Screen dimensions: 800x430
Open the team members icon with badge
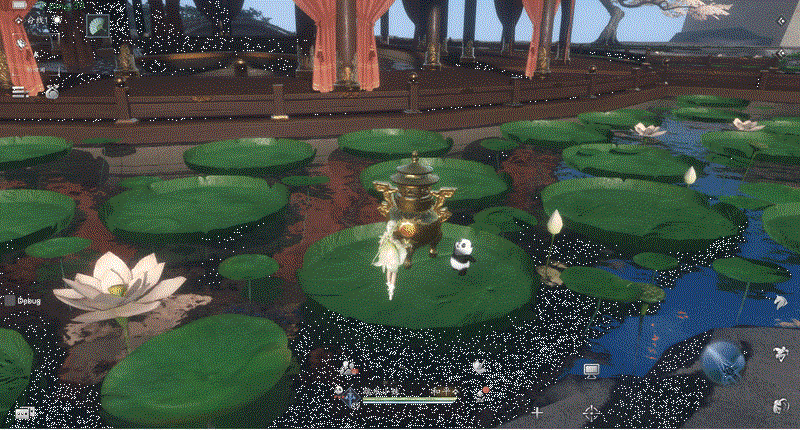[349, 367]
